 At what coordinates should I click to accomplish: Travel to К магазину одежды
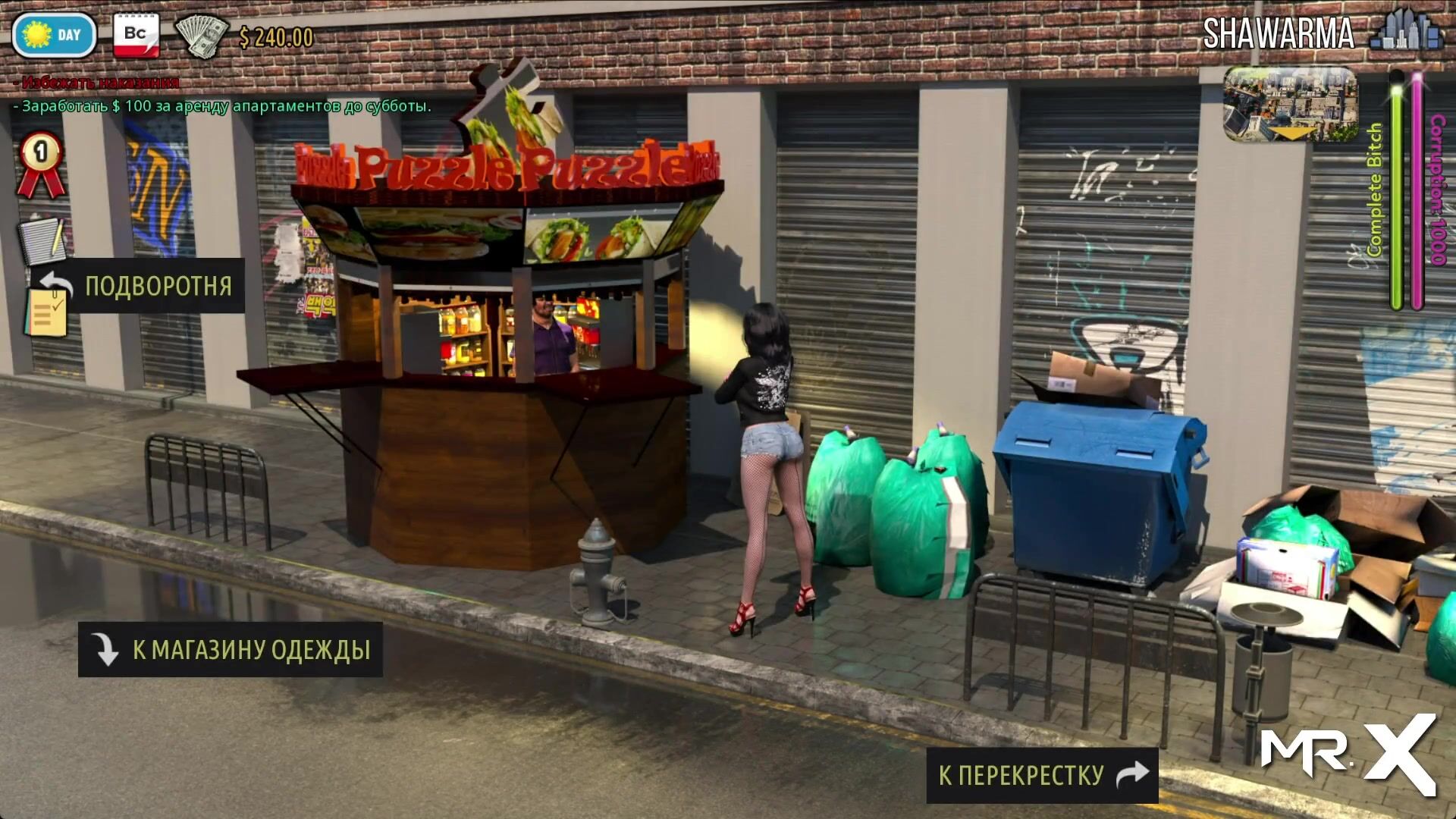coord(231,650)
